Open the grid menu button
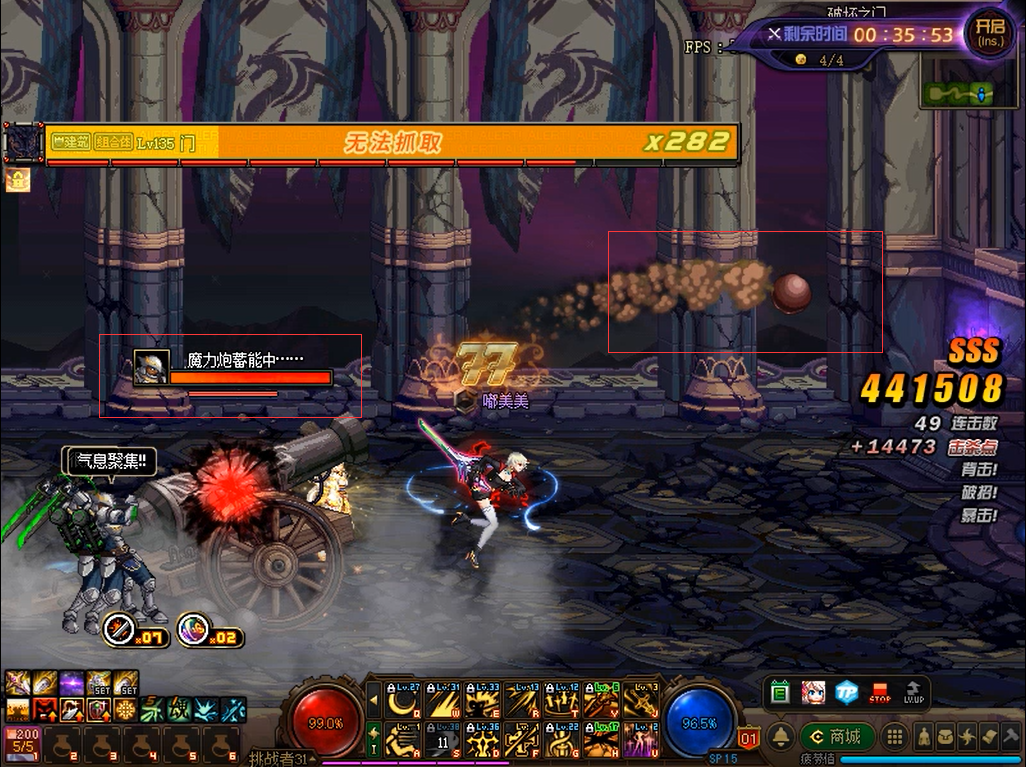 [x=895, y=737]
